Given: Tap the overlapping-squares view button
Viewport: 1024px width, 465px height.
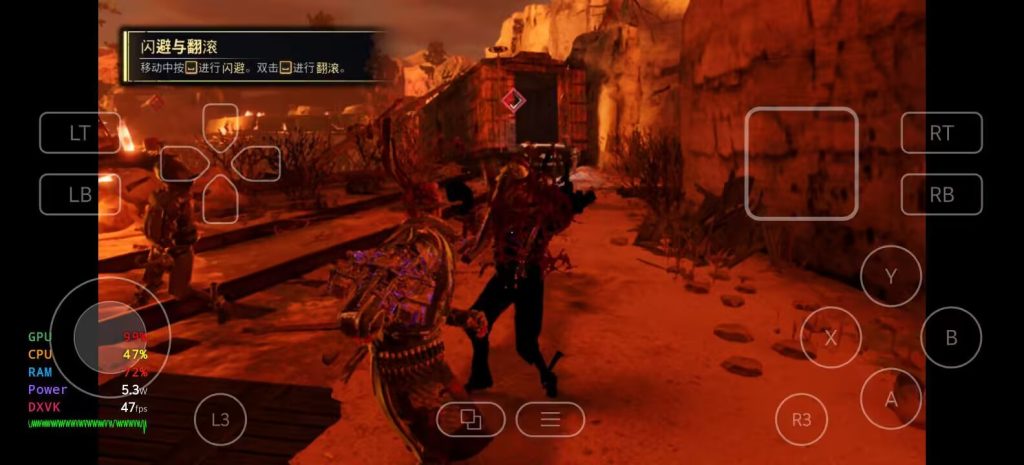Looking at the screenshot, I should (470, 419).
